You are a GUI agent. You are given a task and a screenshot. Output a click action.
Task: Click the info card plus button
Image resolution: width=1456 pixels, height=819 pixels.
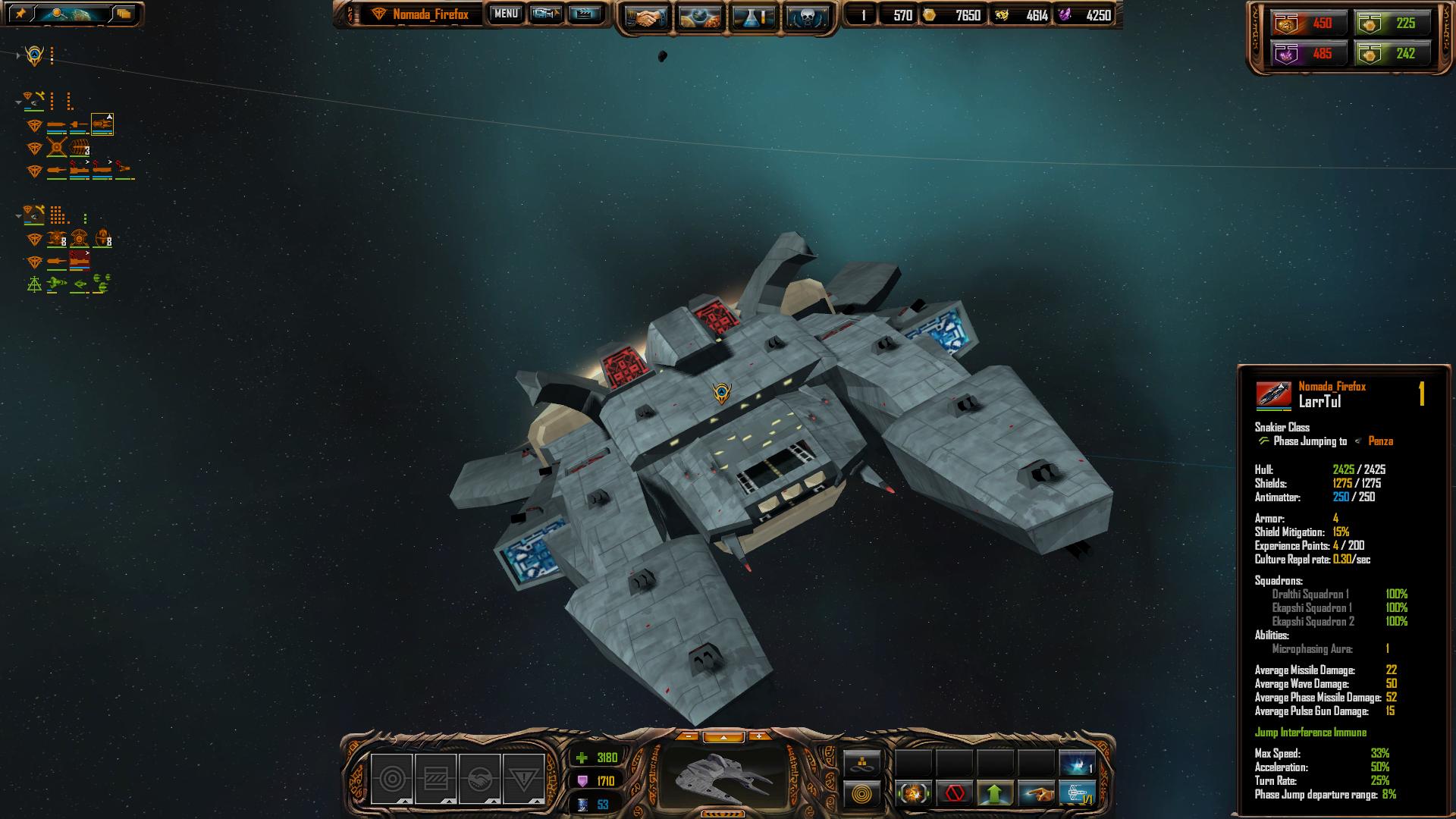point(758,736)
